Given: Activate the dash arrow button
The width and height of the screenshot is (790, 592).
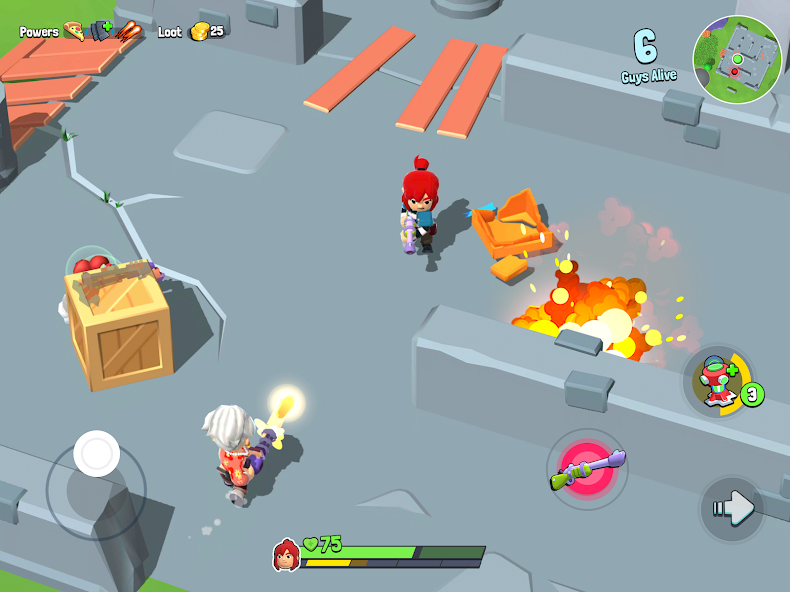Looking at the screenshot, I should [732, 509].
